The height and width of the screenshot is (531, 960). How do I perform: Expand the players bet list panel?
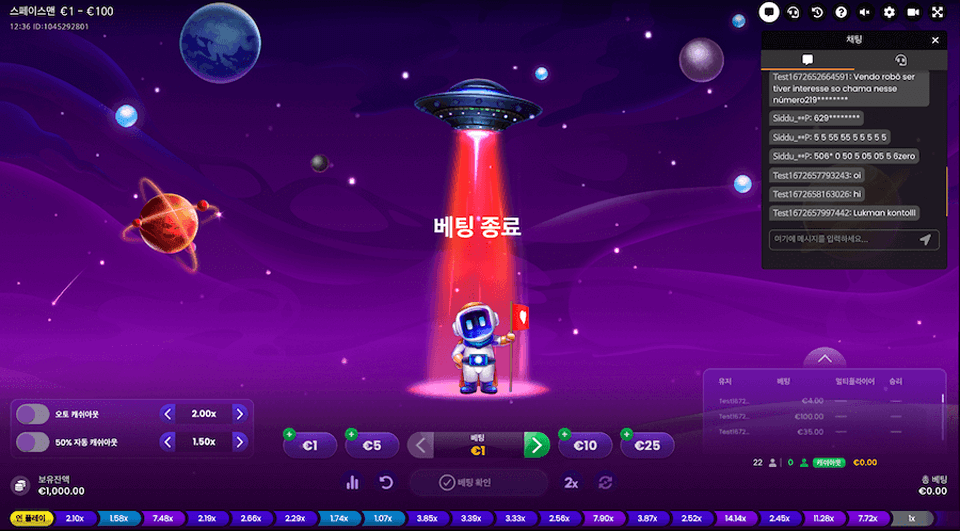pyautogui.click(x=824, y=357)
